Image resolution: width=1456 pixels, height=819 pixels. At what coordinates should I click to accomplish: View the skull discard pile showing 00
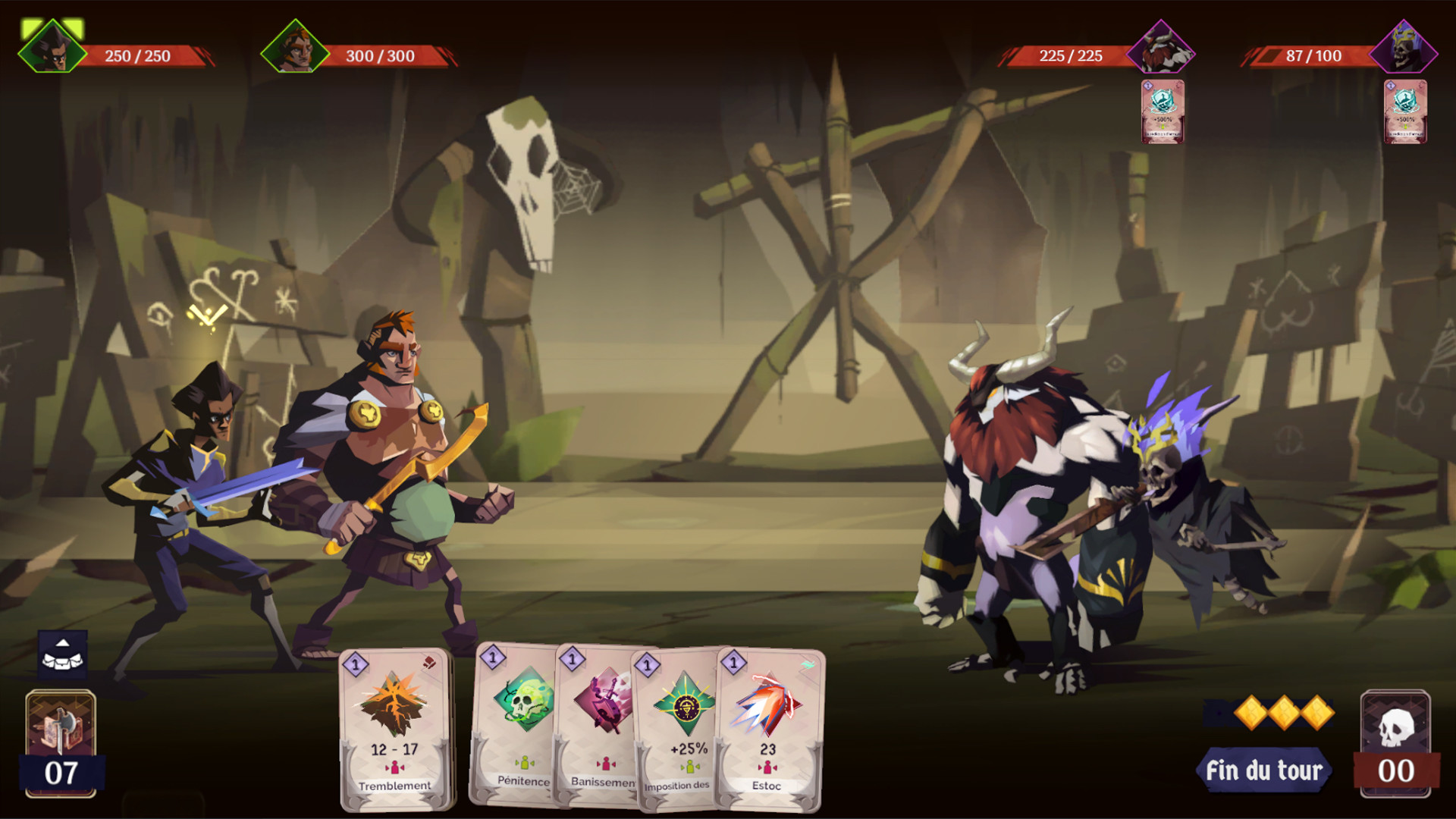tap(1395, 743)
